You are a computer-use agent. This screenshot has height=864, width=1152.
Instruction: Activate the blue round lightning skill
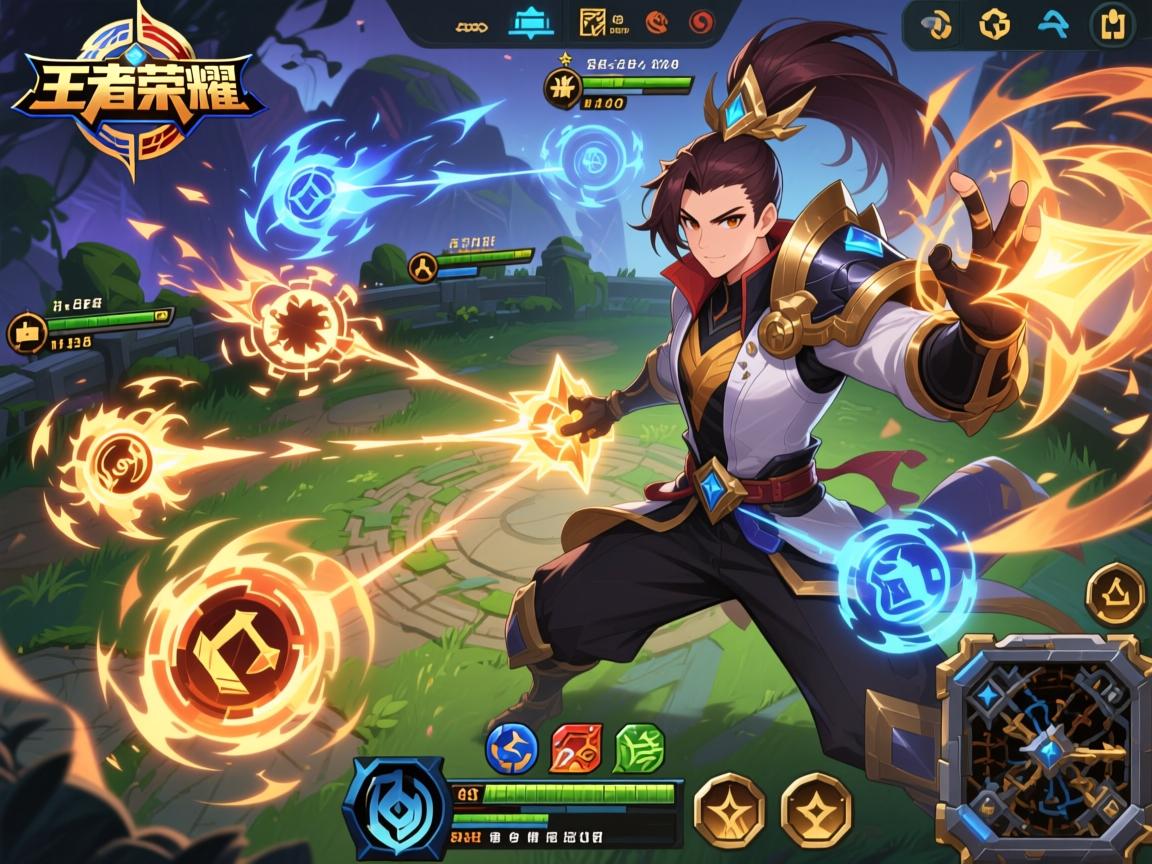[511, 749]
